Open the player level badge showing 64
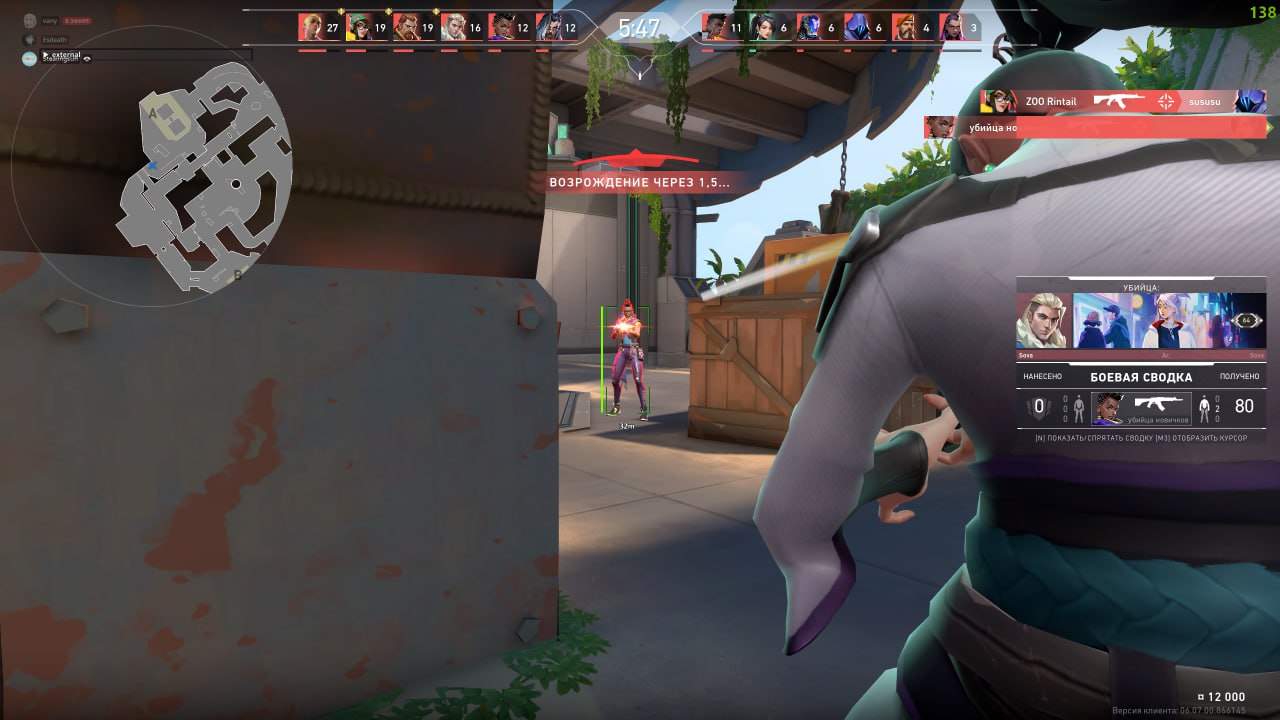This screenshot has width=1280, height=720. (x=1246, y=321)
